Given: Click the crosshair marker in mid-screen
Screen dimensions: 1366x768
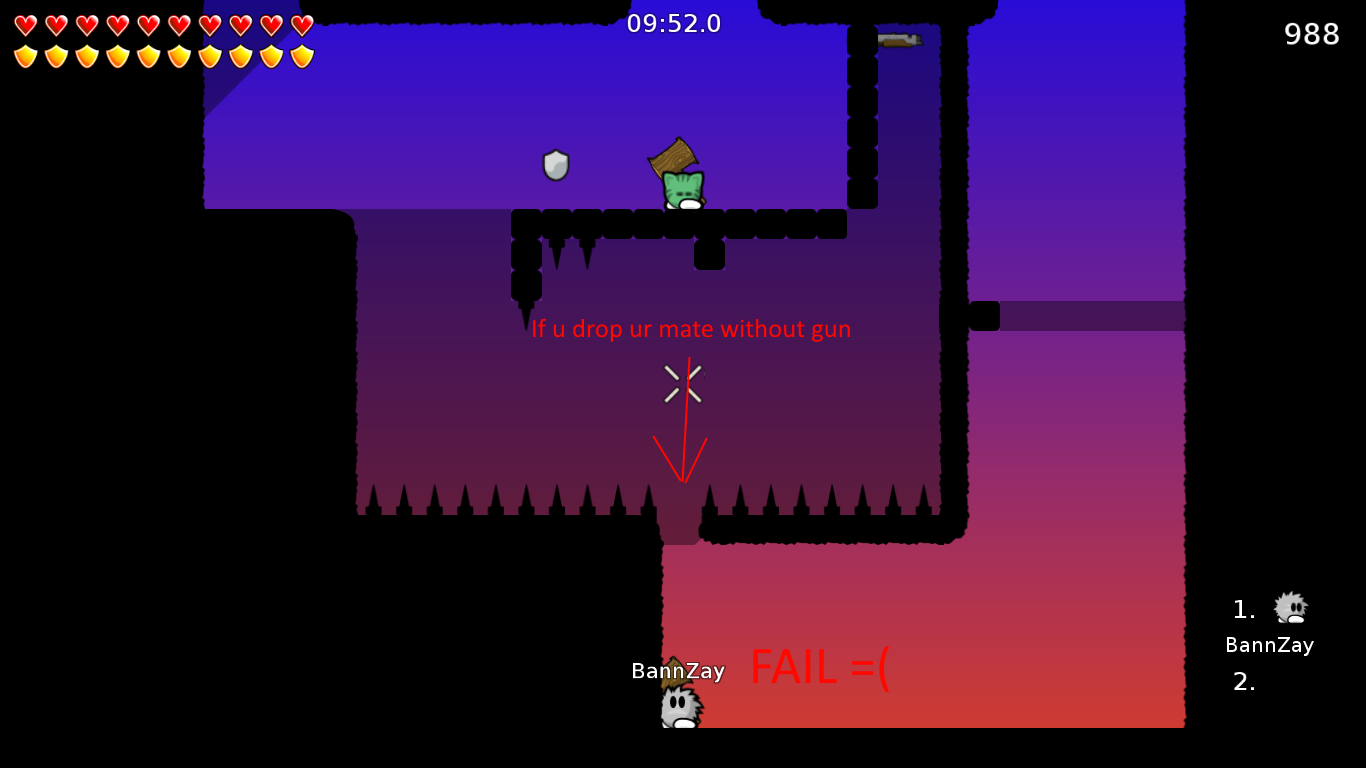Looking at the screenshot, I should click(684, 381).
